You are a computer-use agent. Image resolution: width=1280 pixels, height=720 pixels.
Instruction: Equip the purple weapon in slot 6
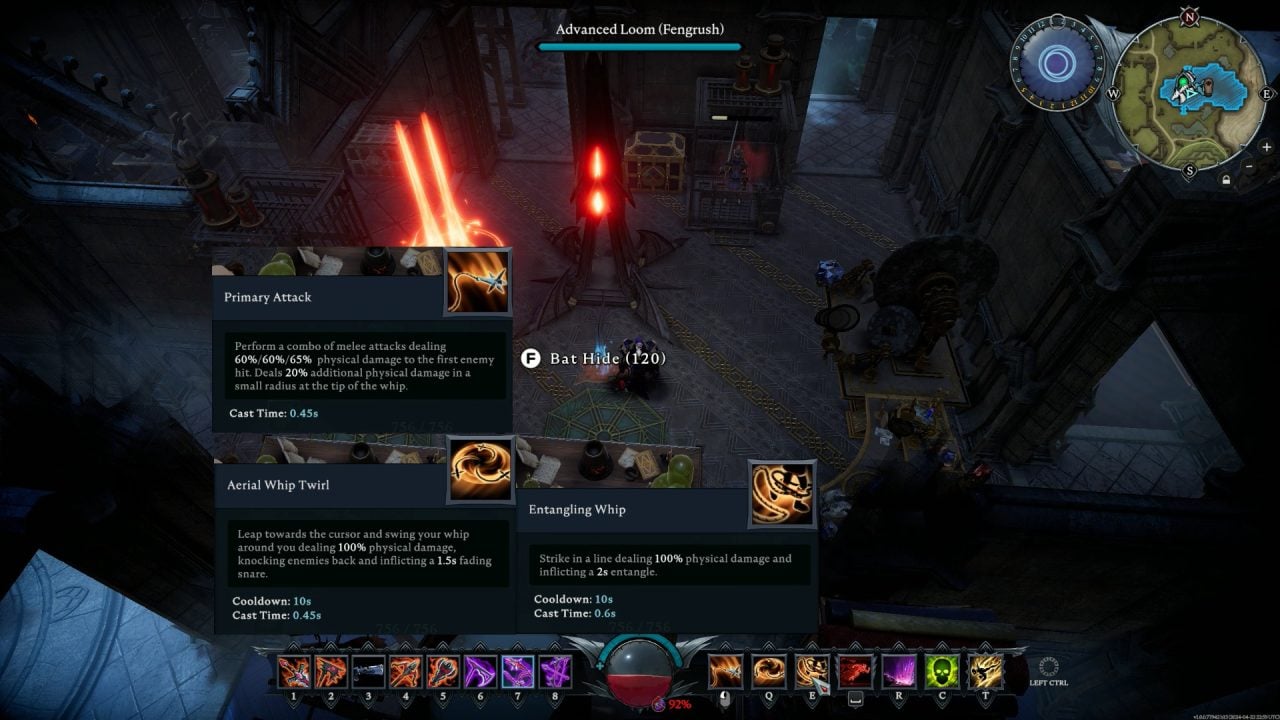[480, 671]
